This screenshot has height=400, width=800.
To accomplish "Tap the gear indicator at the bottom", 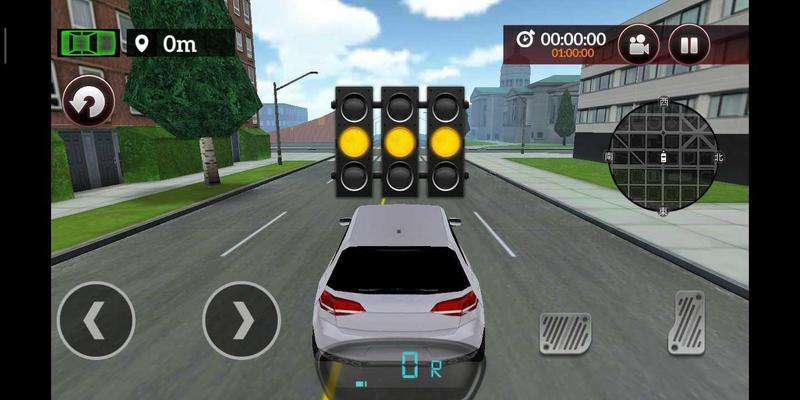I will (x=420, y=367).
